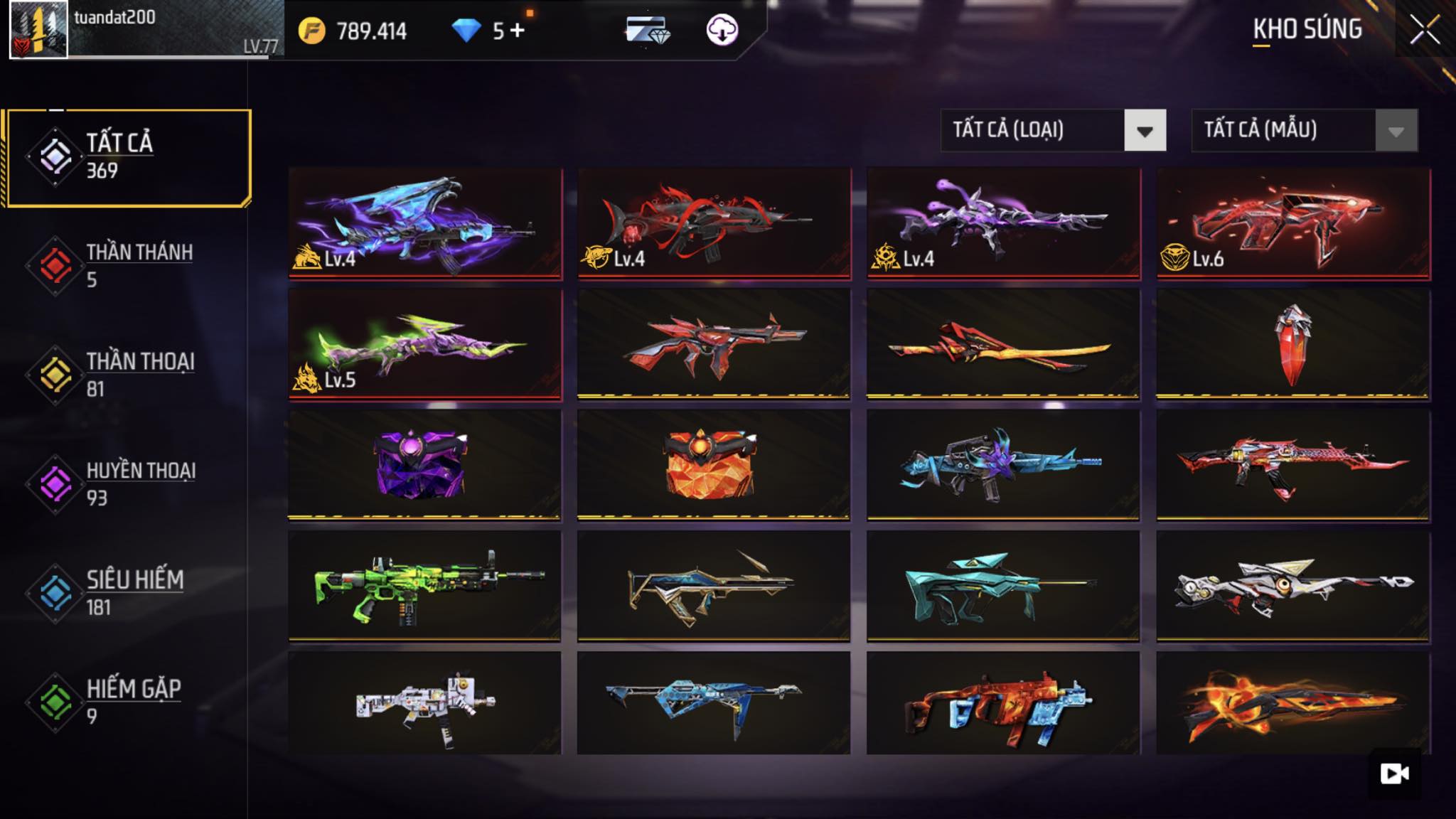This screenshot has height=819, width=1456.
Task: Open the Thần Thoại rarity tab
Action: coord(128,375)
